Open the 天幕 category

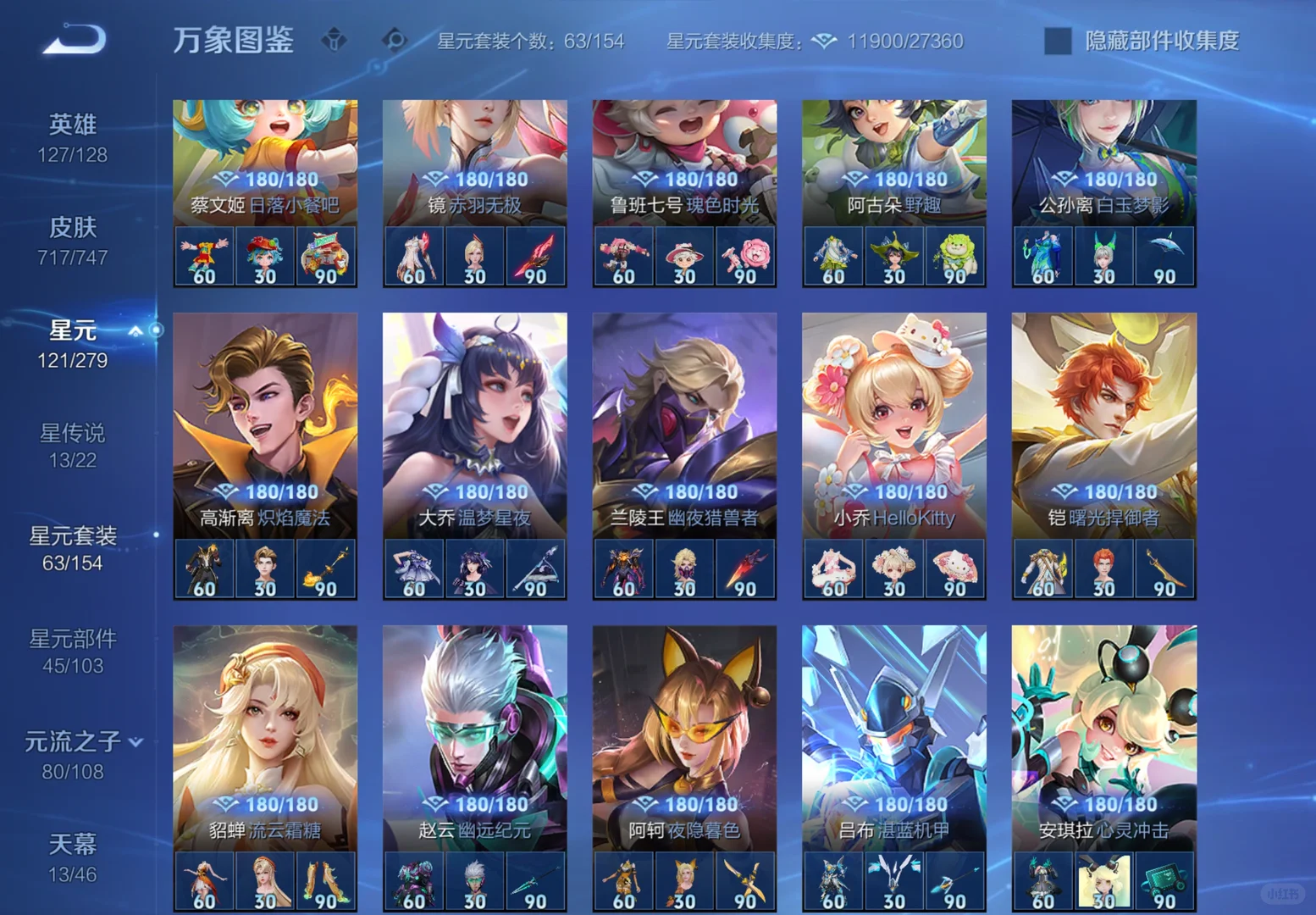[x=75, y=845]
